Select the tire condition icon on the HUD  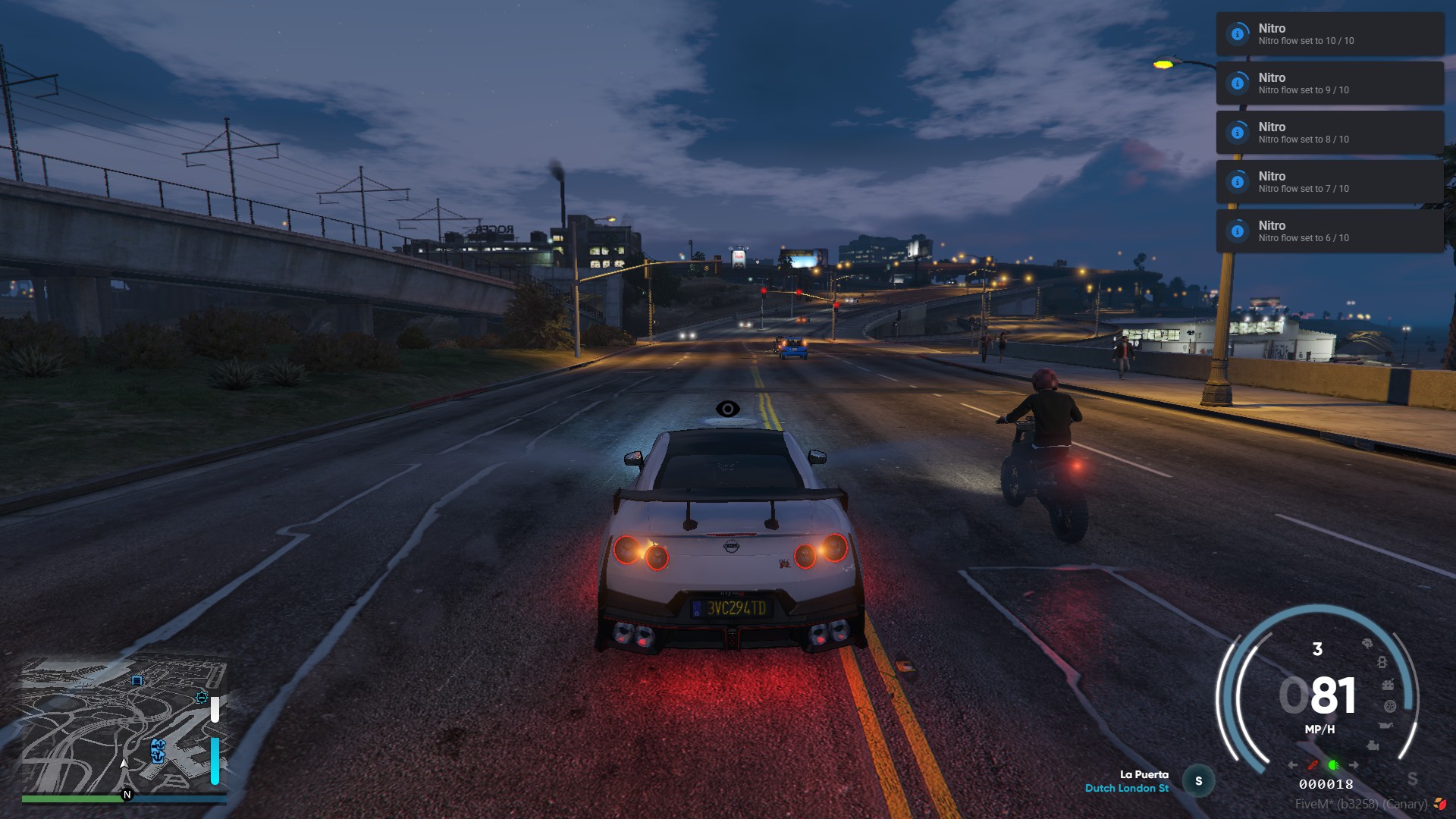[1389, 706]
